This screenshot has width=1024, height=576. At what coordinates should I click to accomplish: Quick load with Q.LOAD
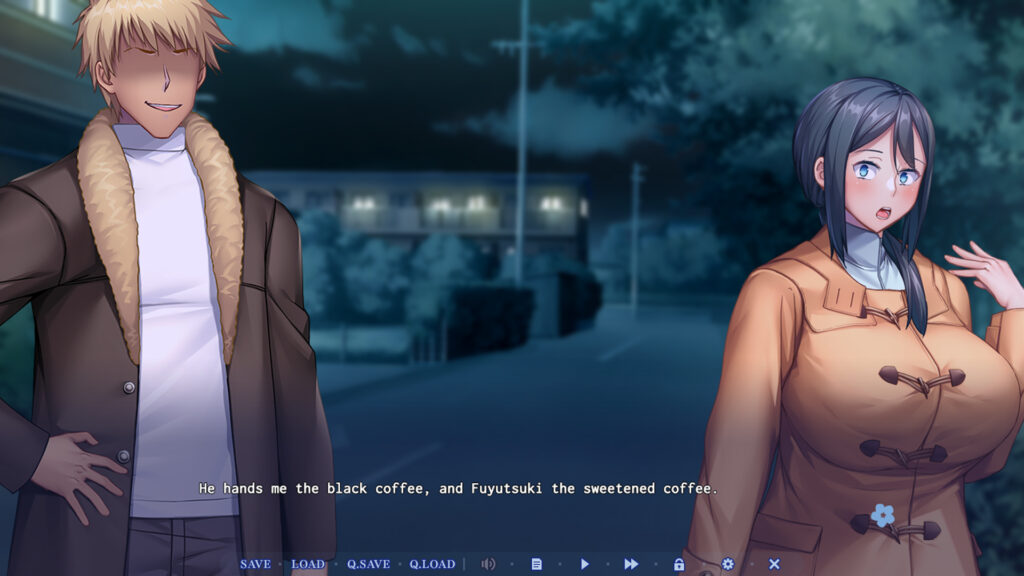[432, 564]
